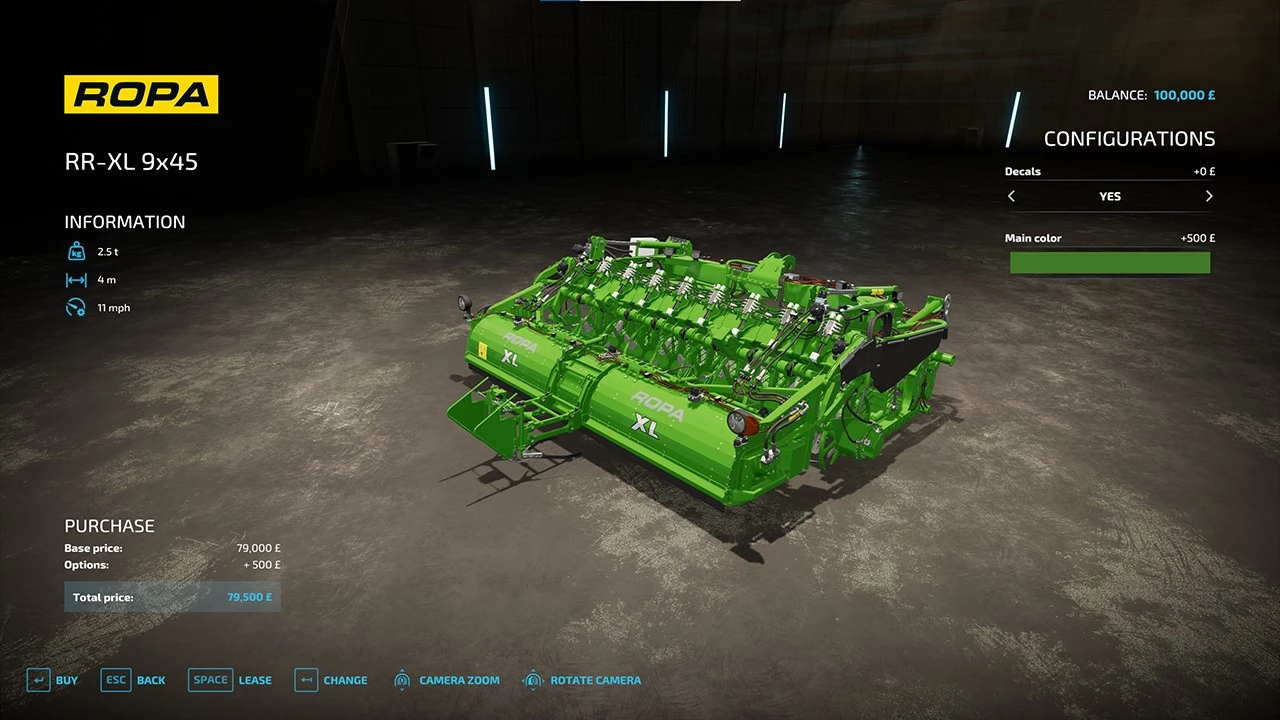This screenshot has height=720, width=1280.
Task: Select previous Decals option with left arrow
Action: pos(1011,196)
